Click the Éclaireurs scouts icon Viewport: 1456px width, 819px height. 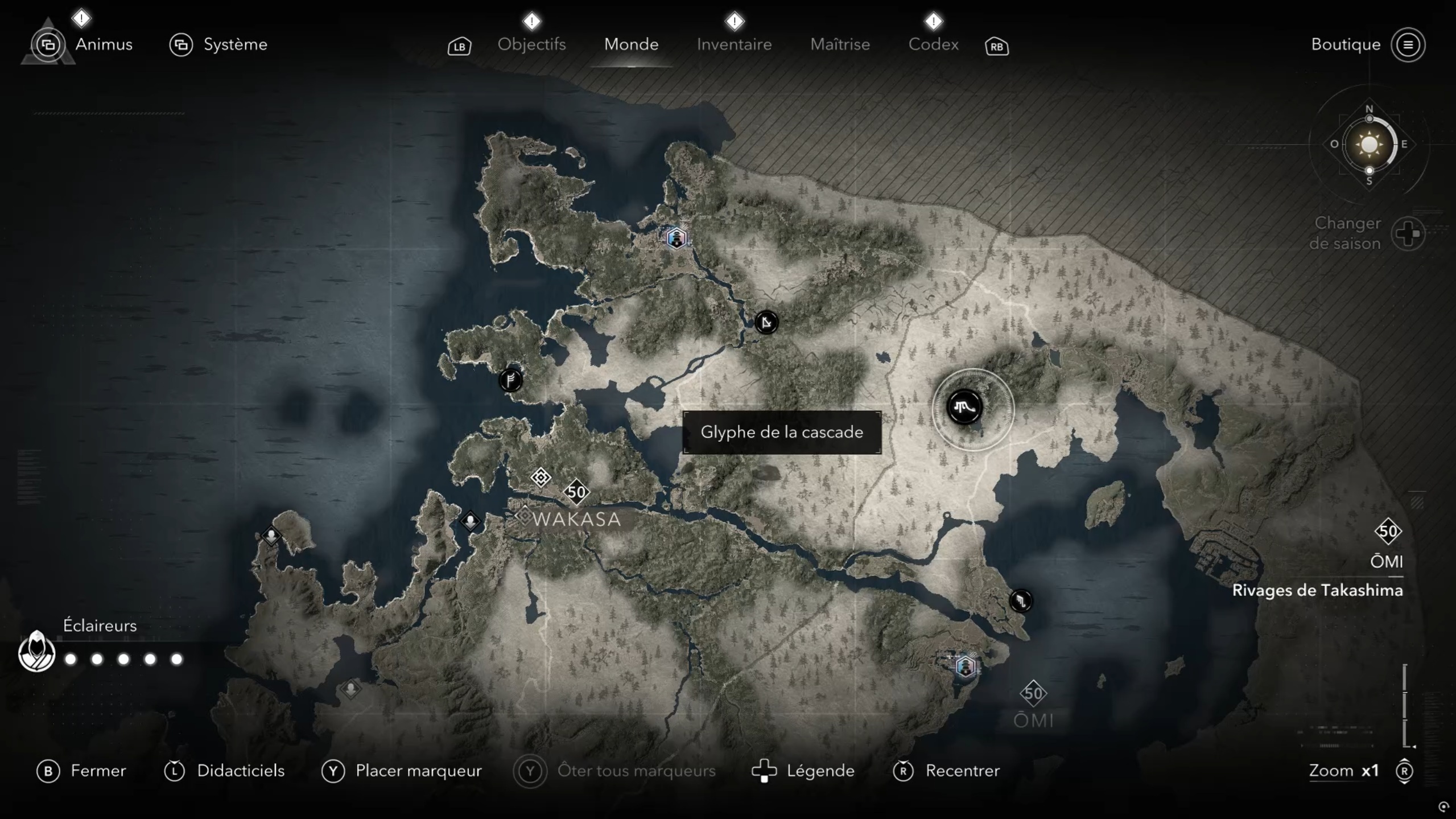coord(36,652)
